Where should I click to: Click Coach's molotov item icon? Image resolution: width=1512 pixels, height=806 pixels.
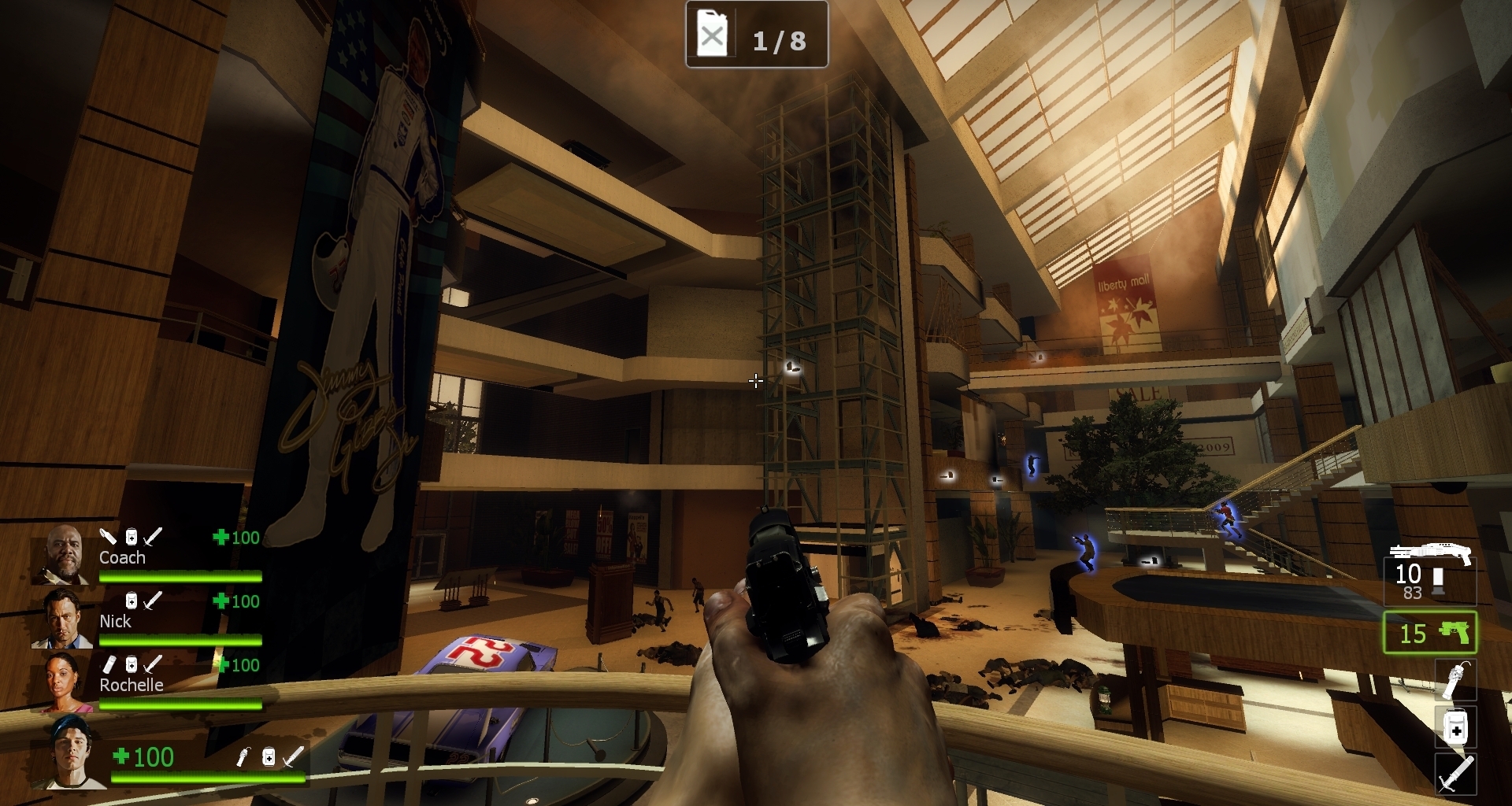(x=108, y=537)
